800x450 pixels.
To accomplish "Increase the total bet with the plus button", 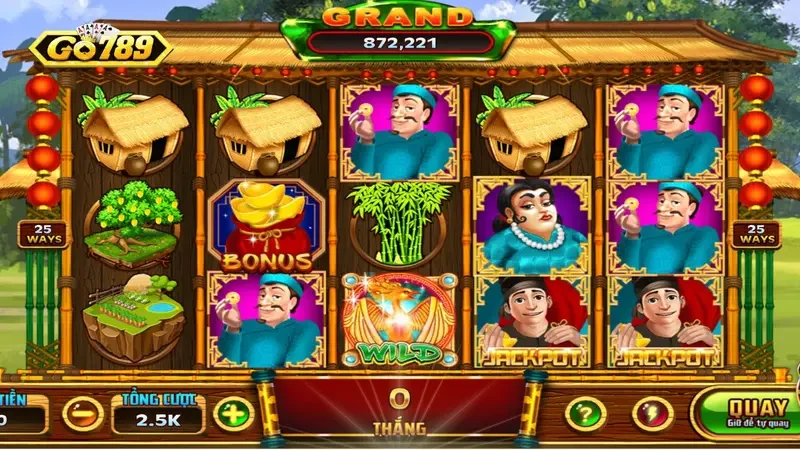I will point(233,413).
